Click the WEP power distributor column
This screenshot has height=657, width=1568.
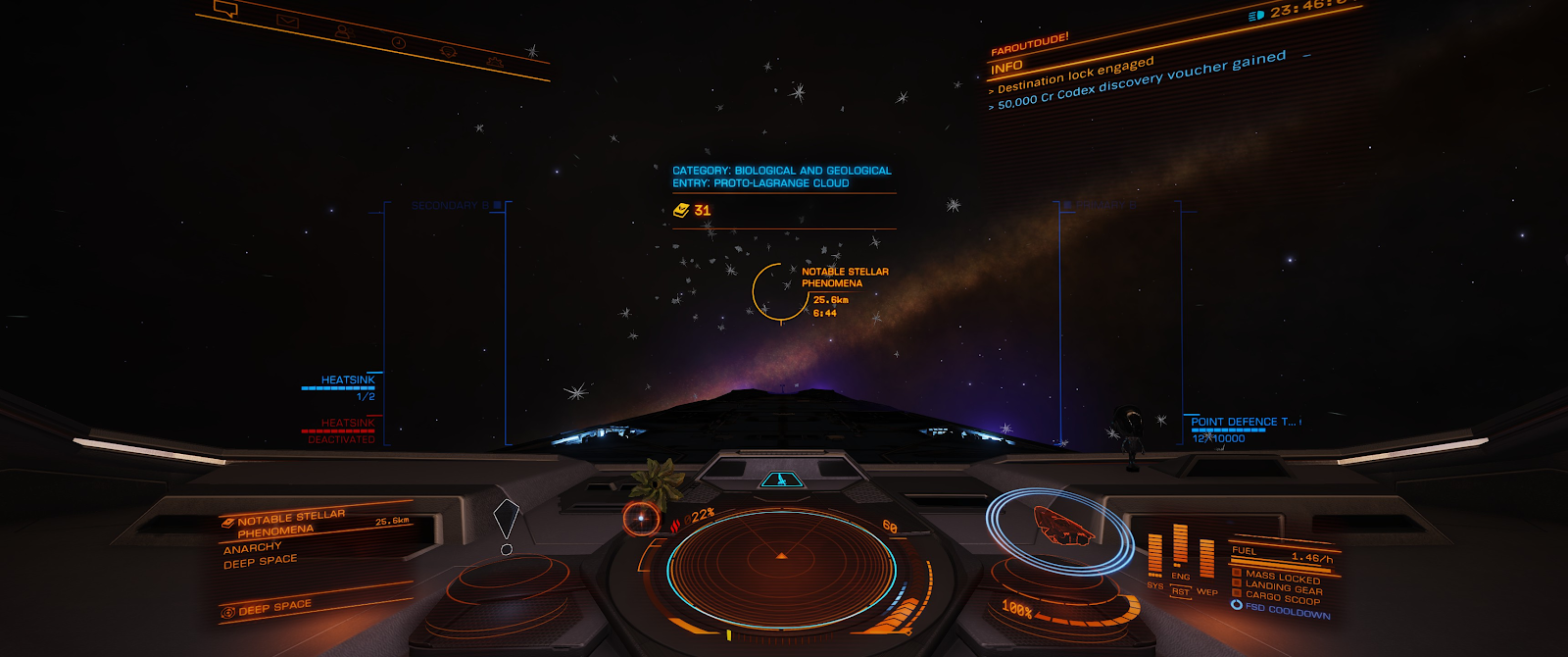[1206, 561]
